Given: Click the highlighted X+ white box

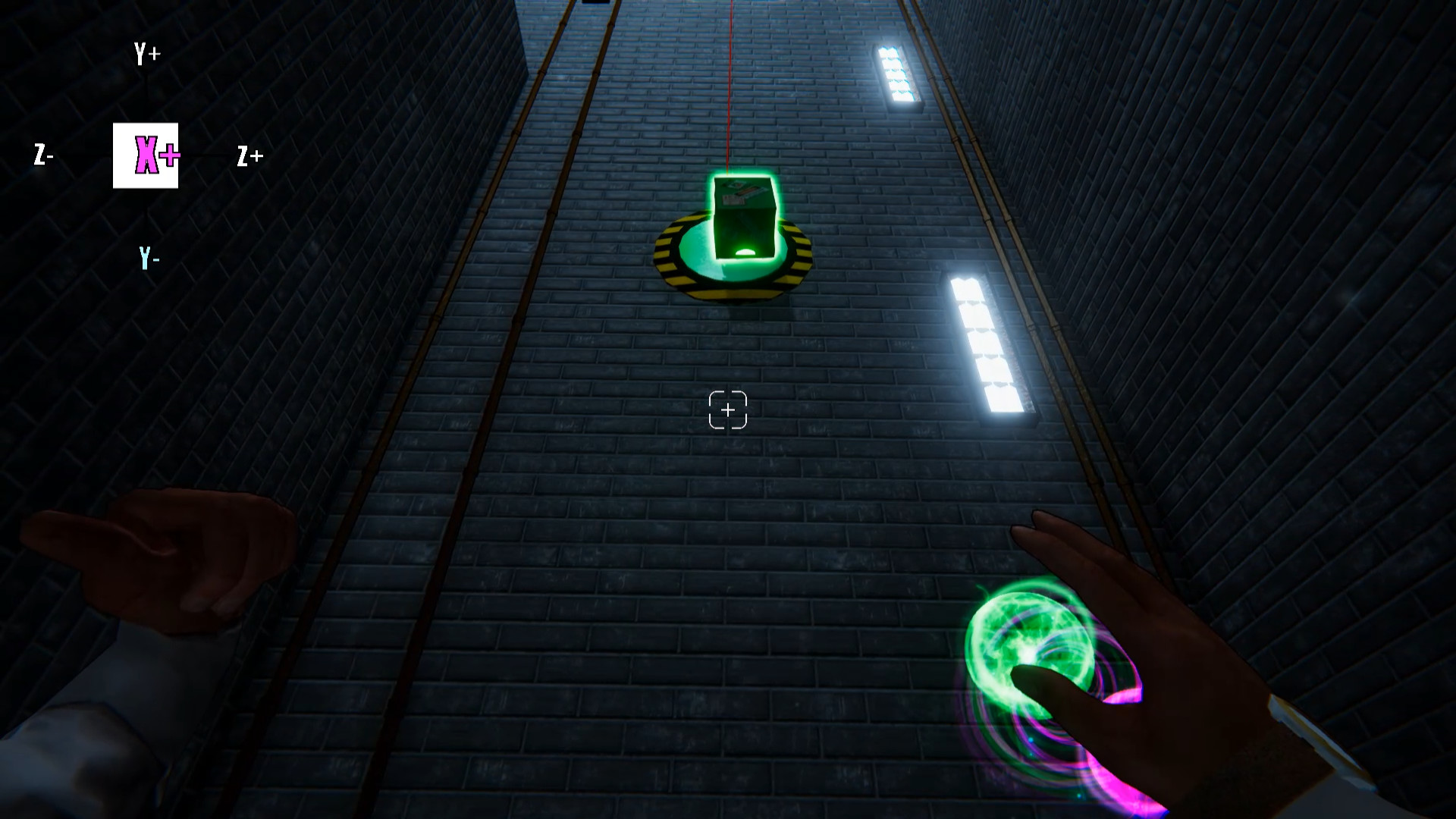Looking at the screenshot, I should pyautogui.click(x=146, y=155).
